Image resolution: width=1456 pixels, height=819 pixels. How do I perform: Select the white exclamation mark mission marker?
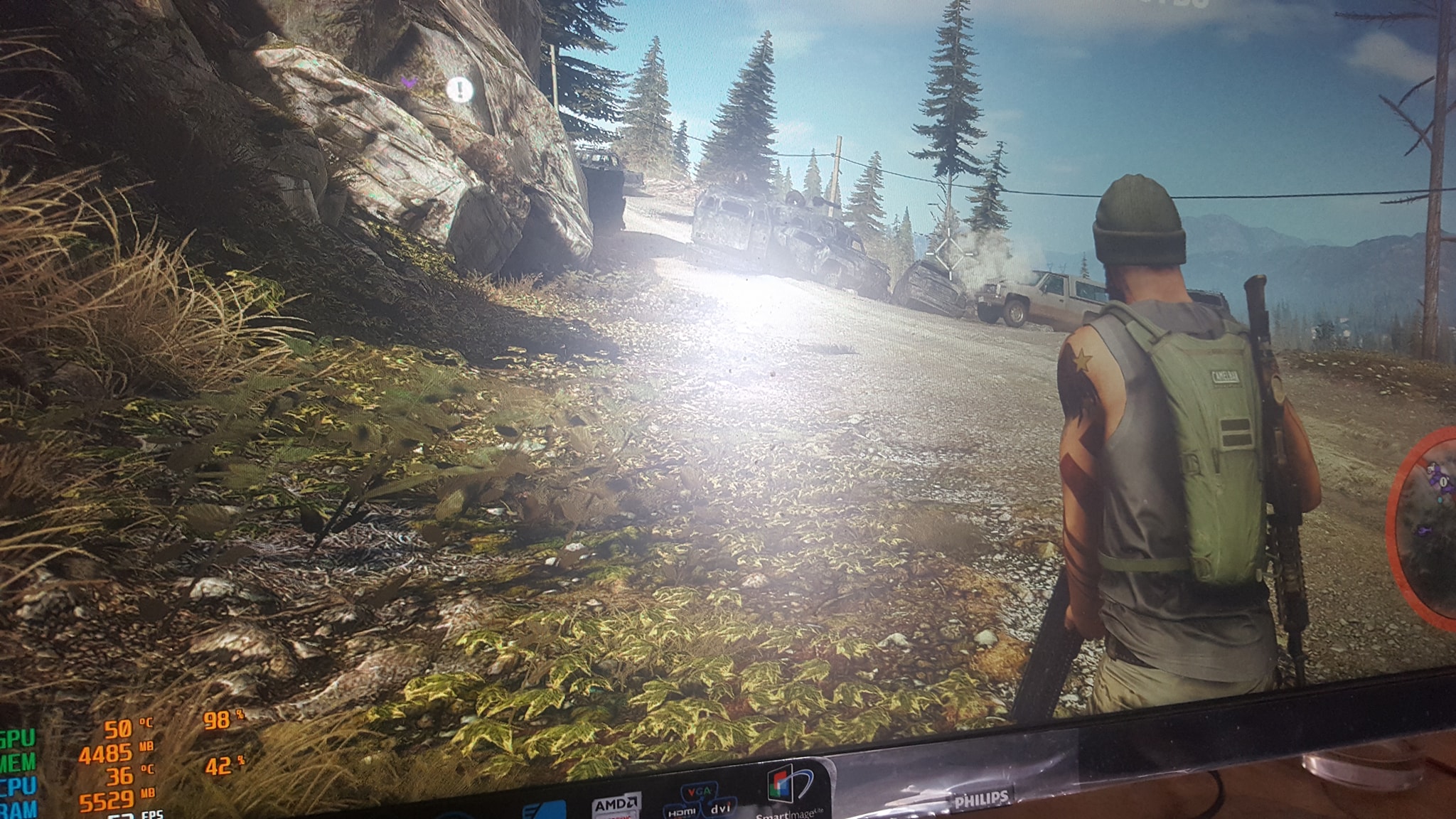tap(460, 90)
